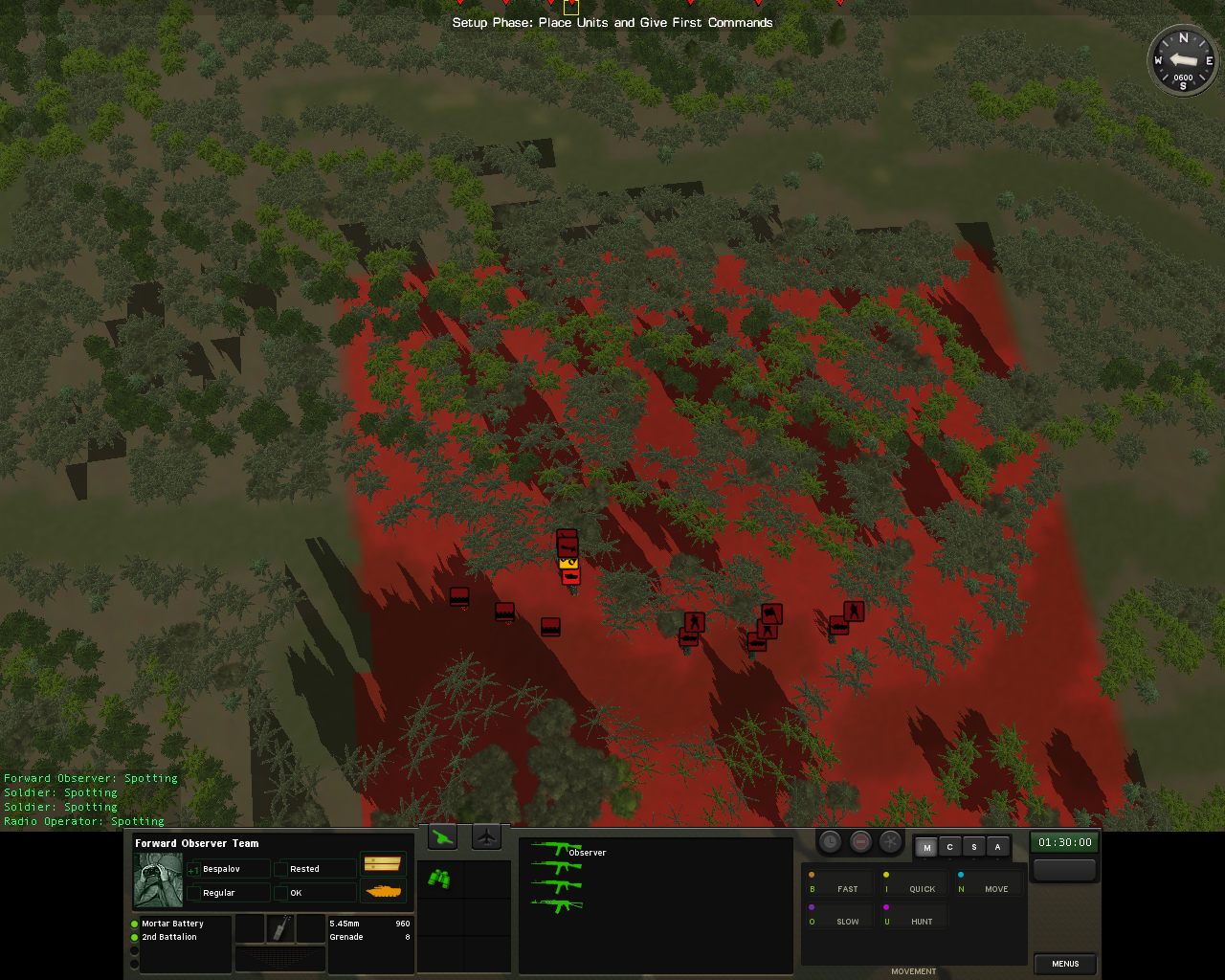Click the blank button under the timer
The width and height of the screenshot is (1225, 980).
(x=1064, y=869)
